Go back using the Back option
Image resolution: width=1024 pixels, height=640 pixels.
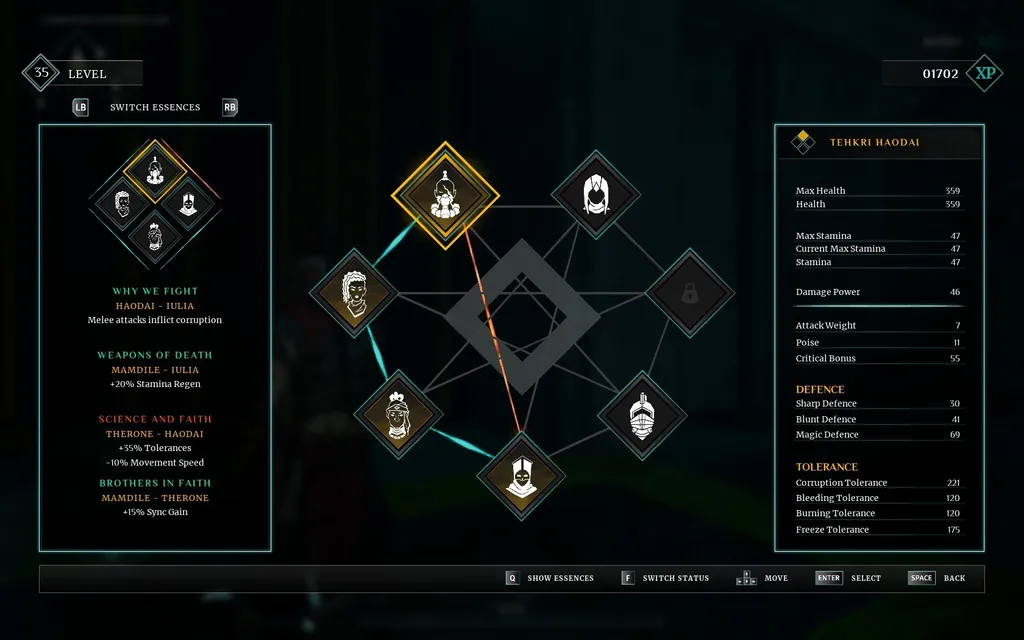(953, 578)
